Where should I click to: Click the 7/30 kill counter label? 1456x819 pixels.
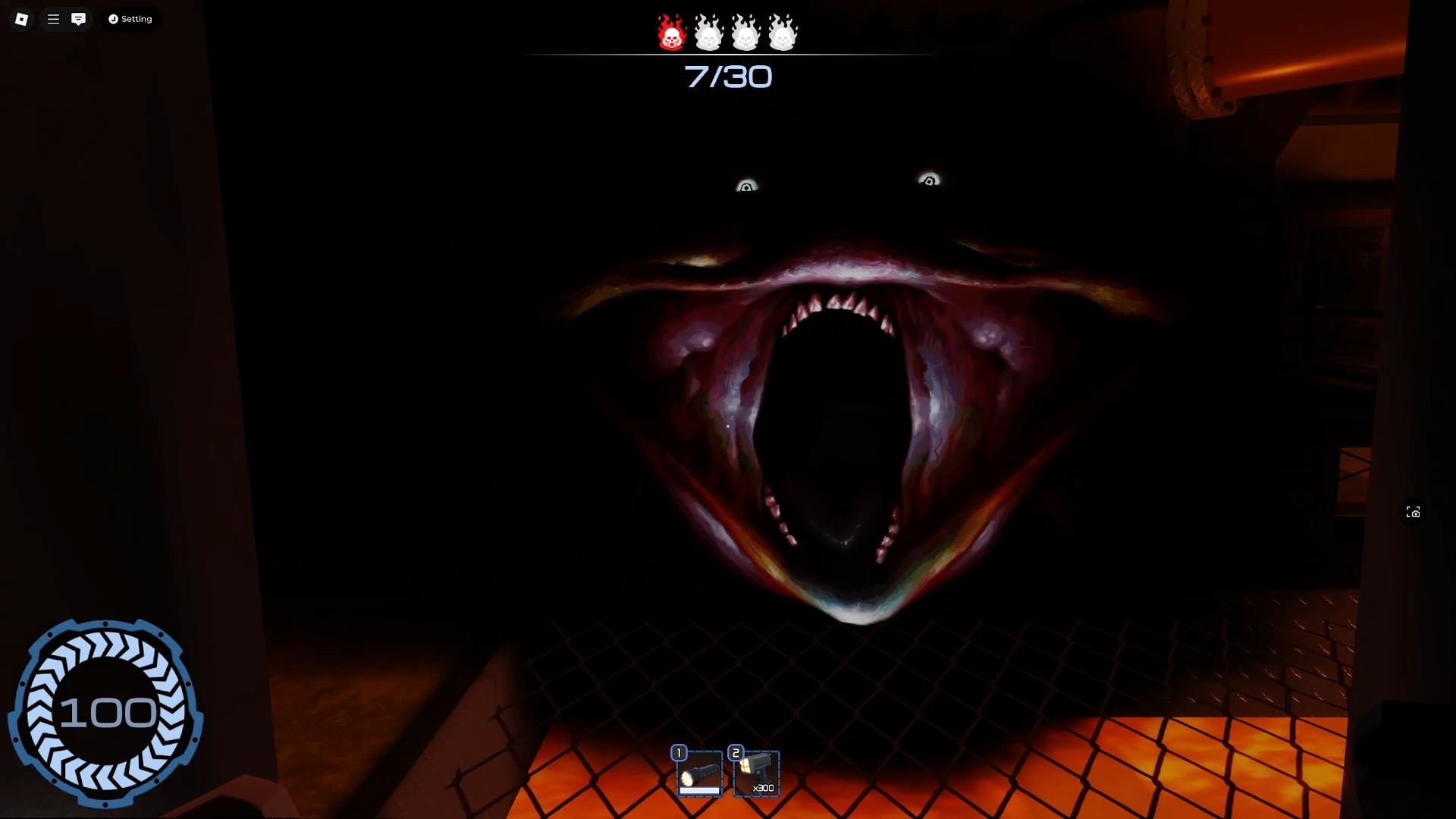click(728, 76)
